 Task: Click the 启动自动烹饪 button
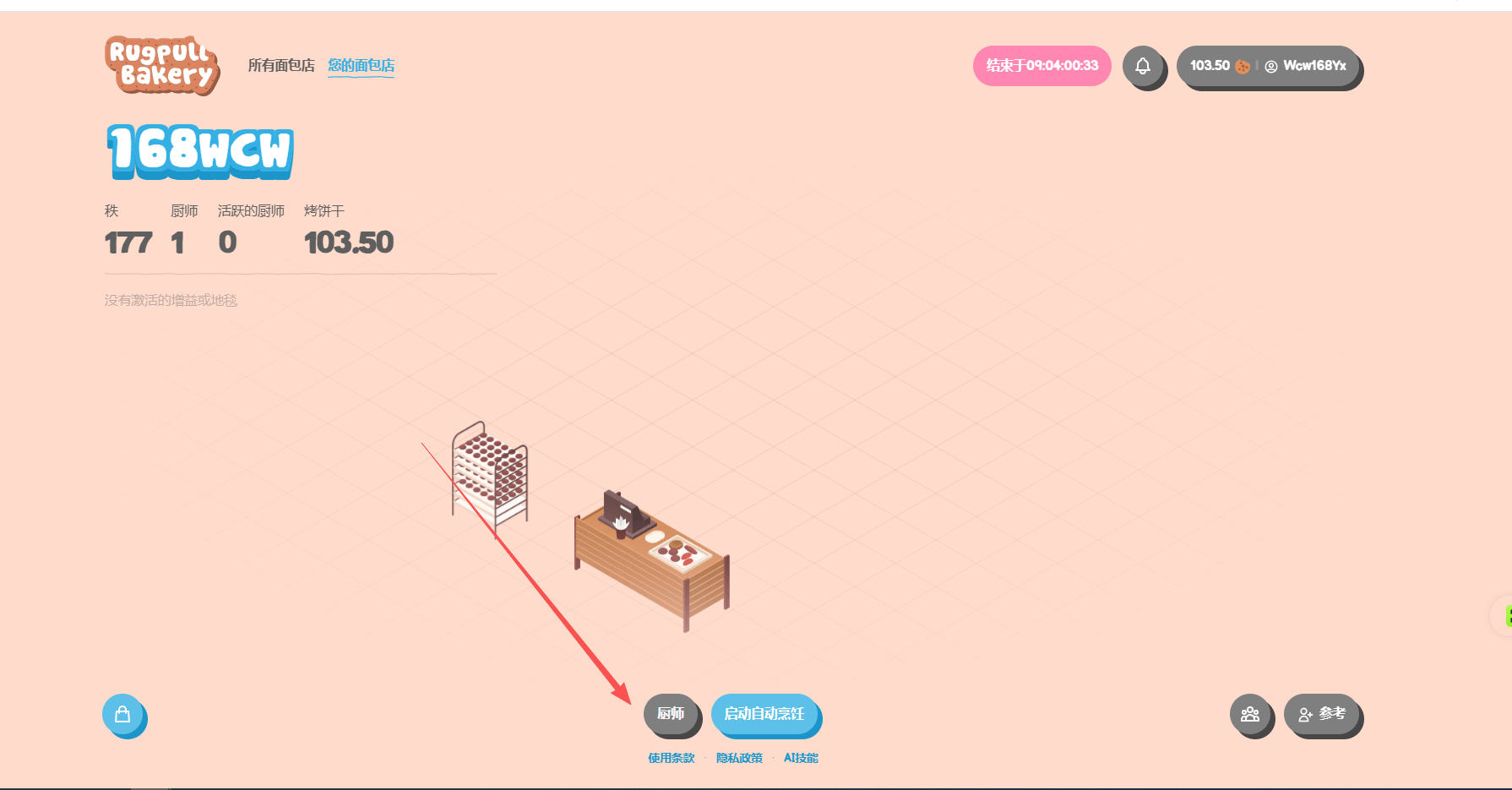point(764,714)
